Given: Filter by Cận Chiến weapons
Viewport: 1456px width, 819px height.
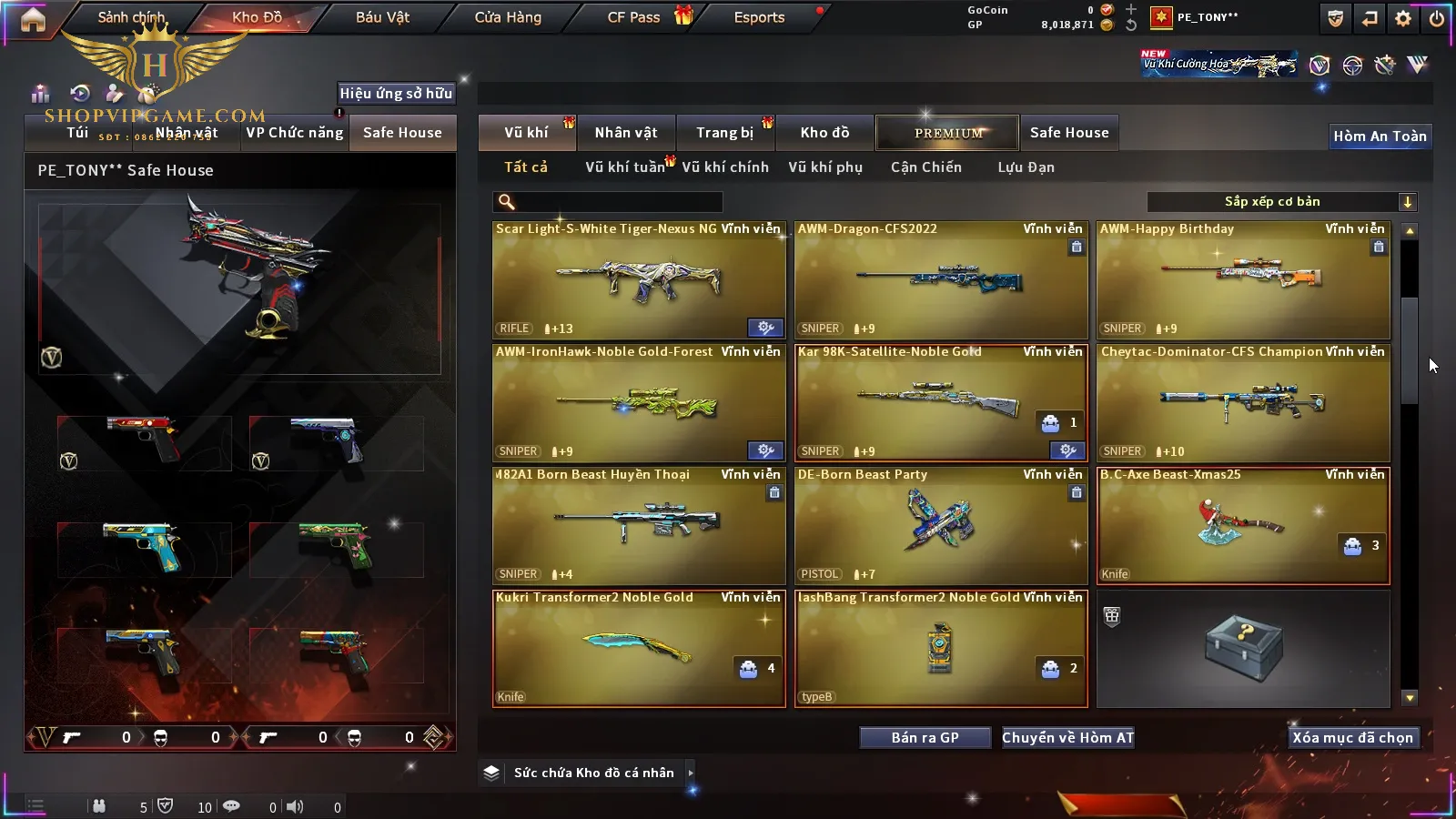Looking at the screenshot, I should pyautogui.click(x=925, y=167).
